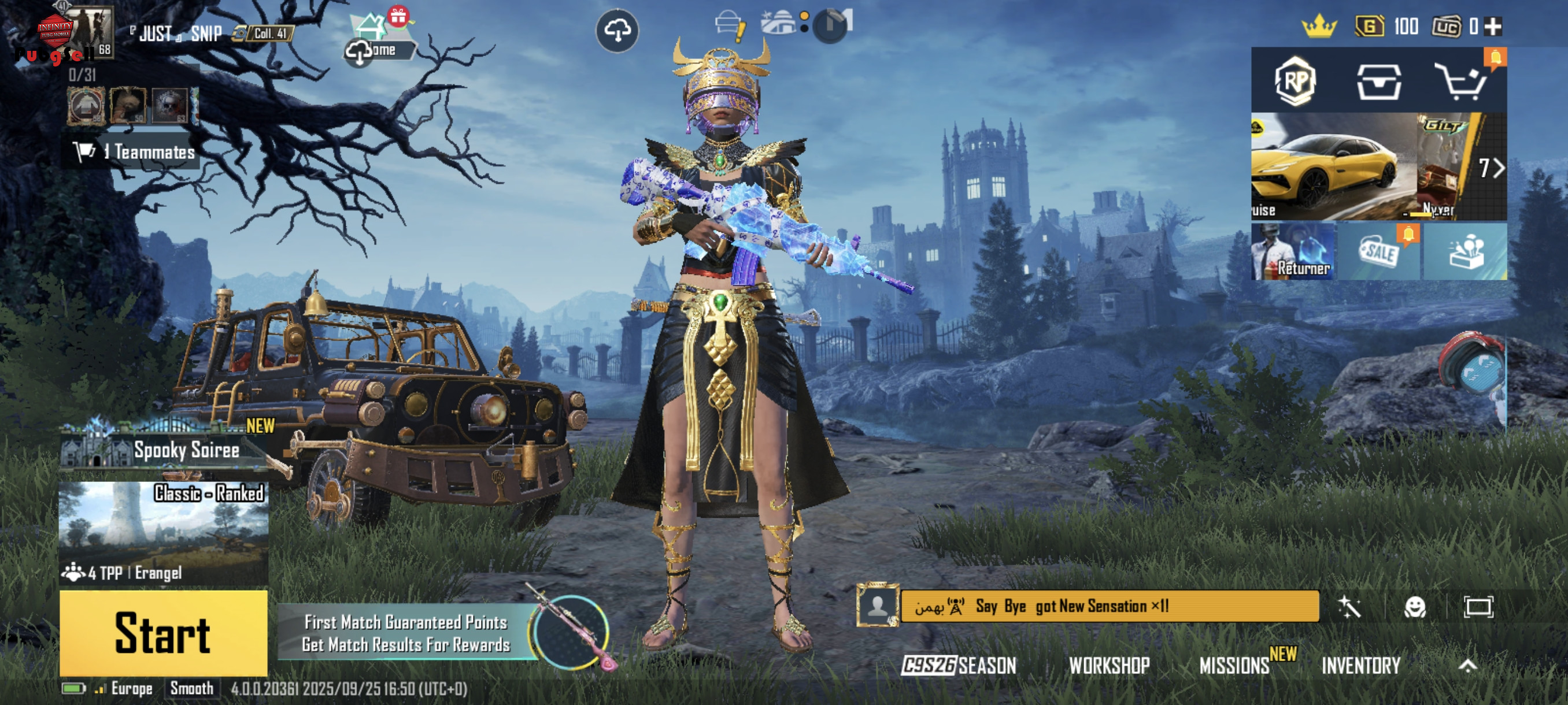Open the Inventory
Screen dimensions: 1568x705
click(1360, 666)
